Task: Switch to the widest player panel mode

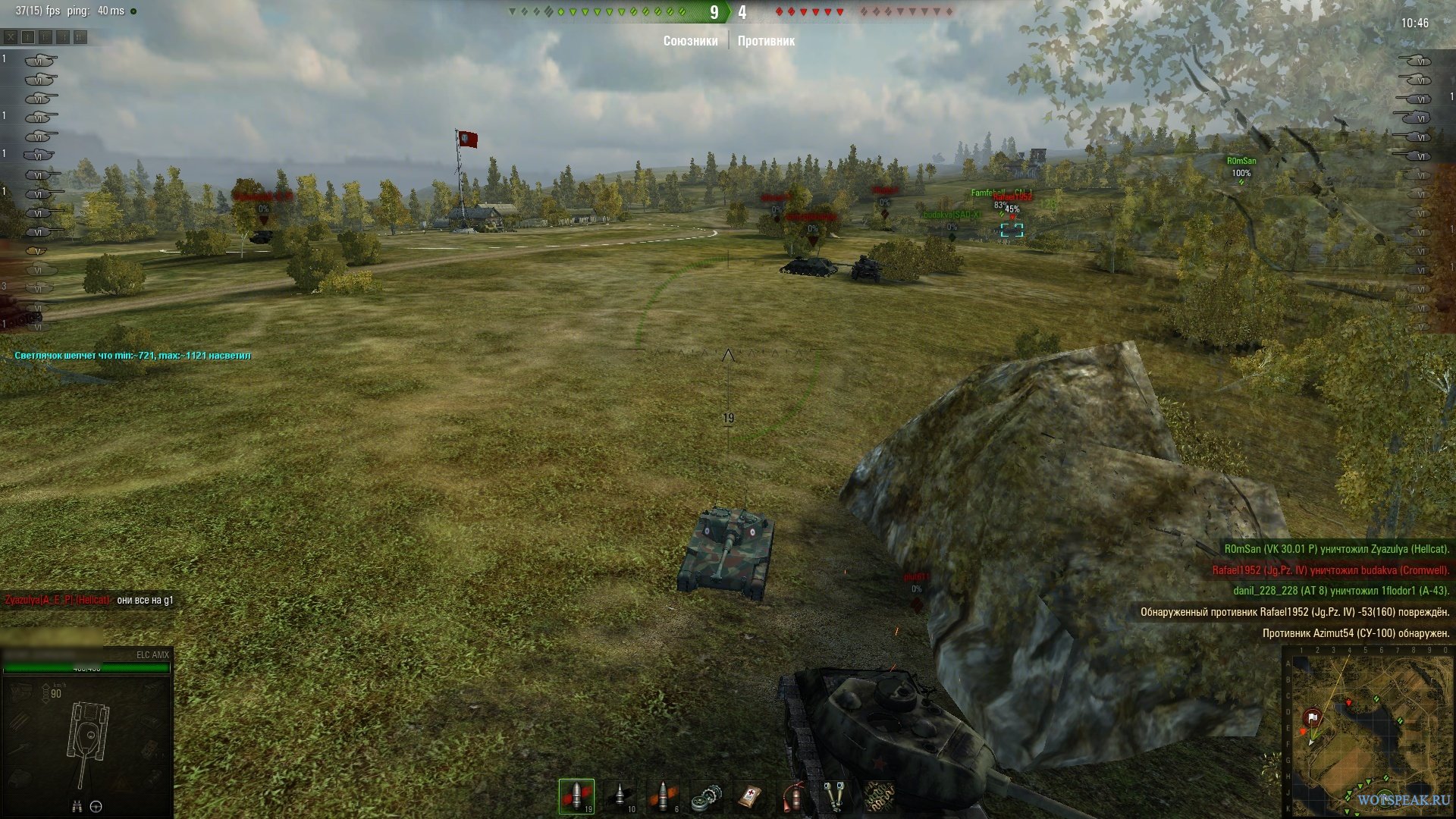Action: (80, 36)
